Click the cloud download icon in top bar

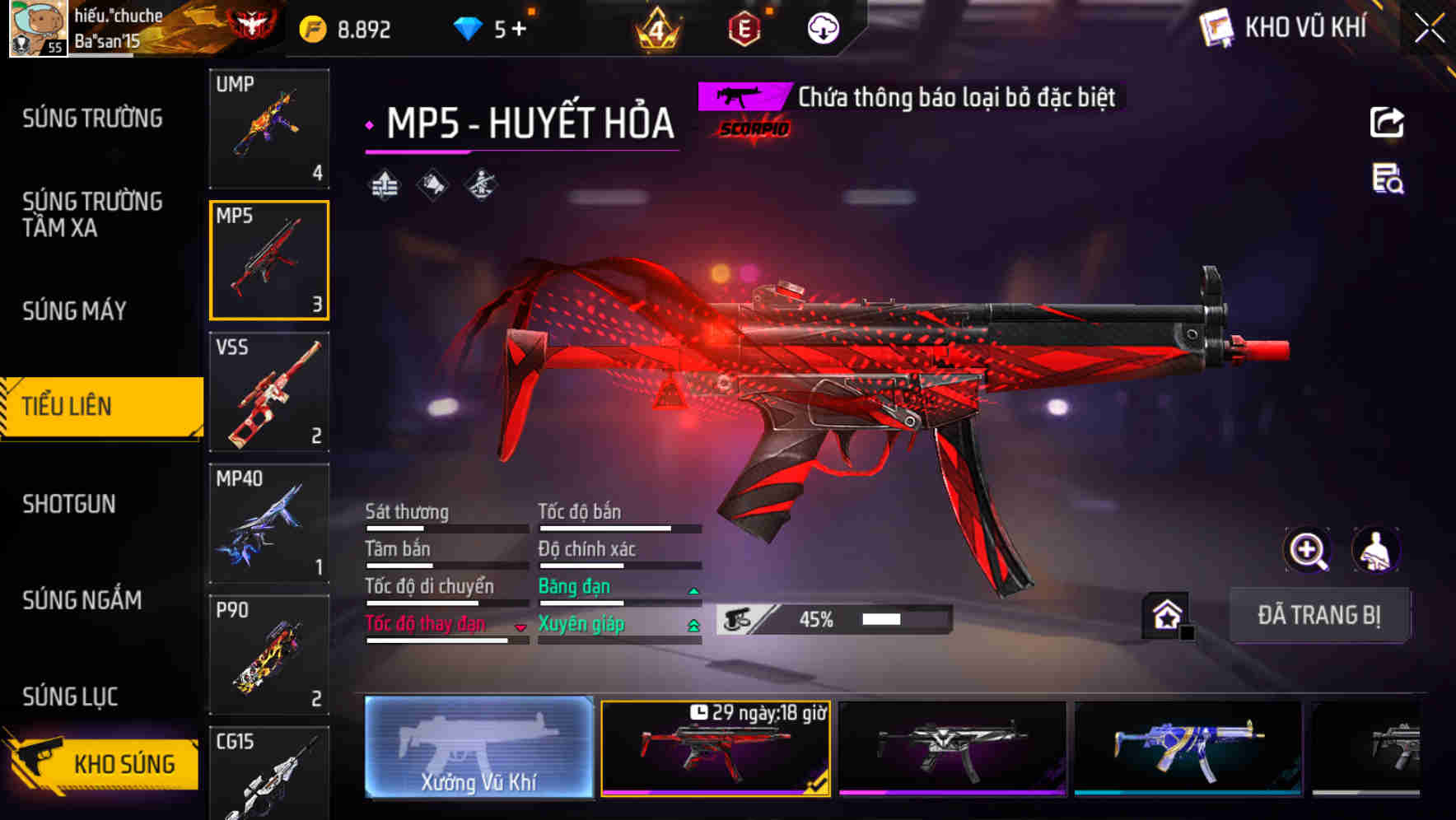[821, 27]
